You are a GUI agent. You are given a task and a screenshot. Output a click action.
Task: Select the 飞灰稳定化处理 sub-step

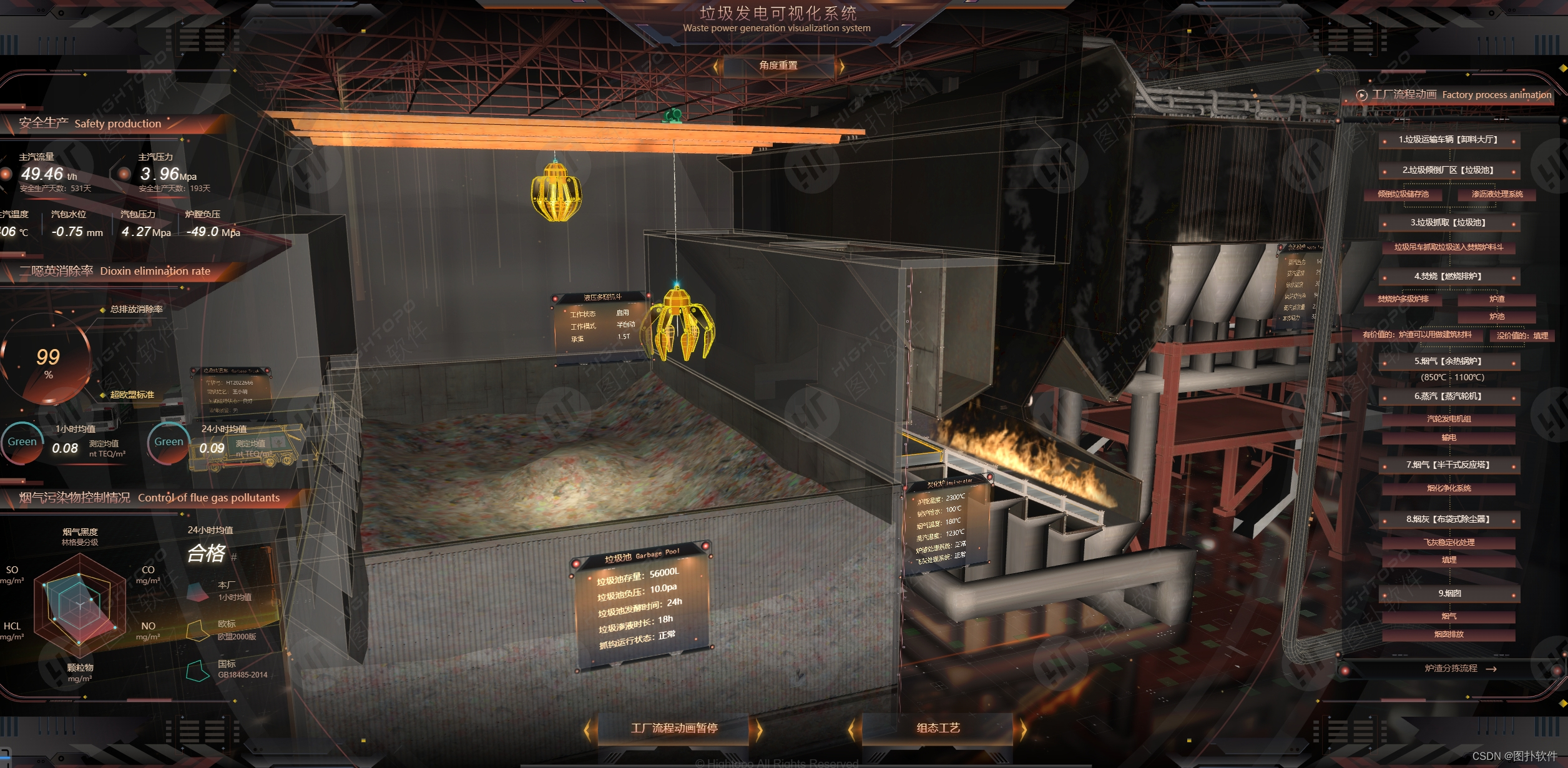(1449, 543)
